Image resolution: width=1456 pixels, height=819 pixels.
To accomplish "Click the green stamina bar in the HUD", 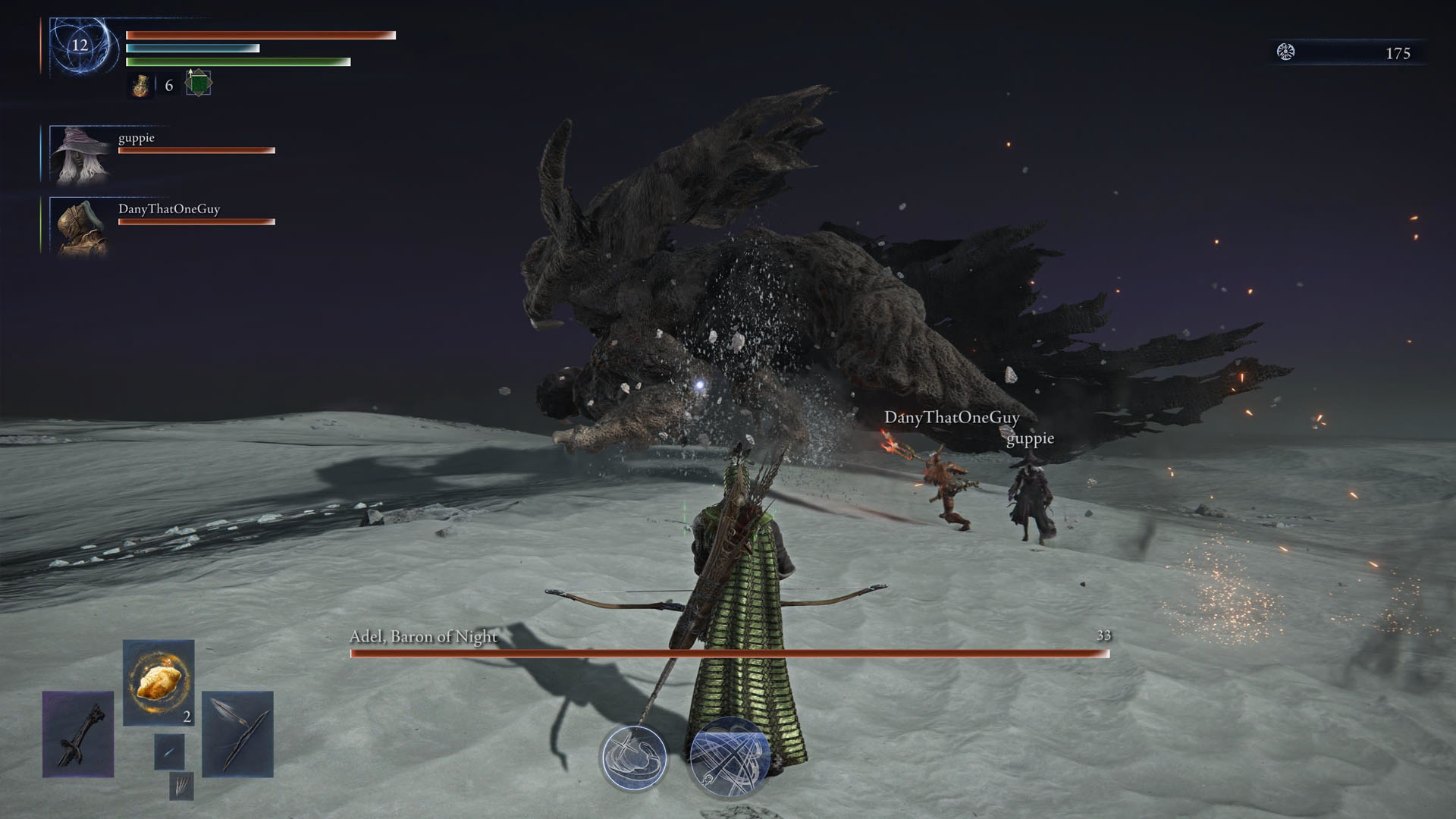I will pos(237,62).
